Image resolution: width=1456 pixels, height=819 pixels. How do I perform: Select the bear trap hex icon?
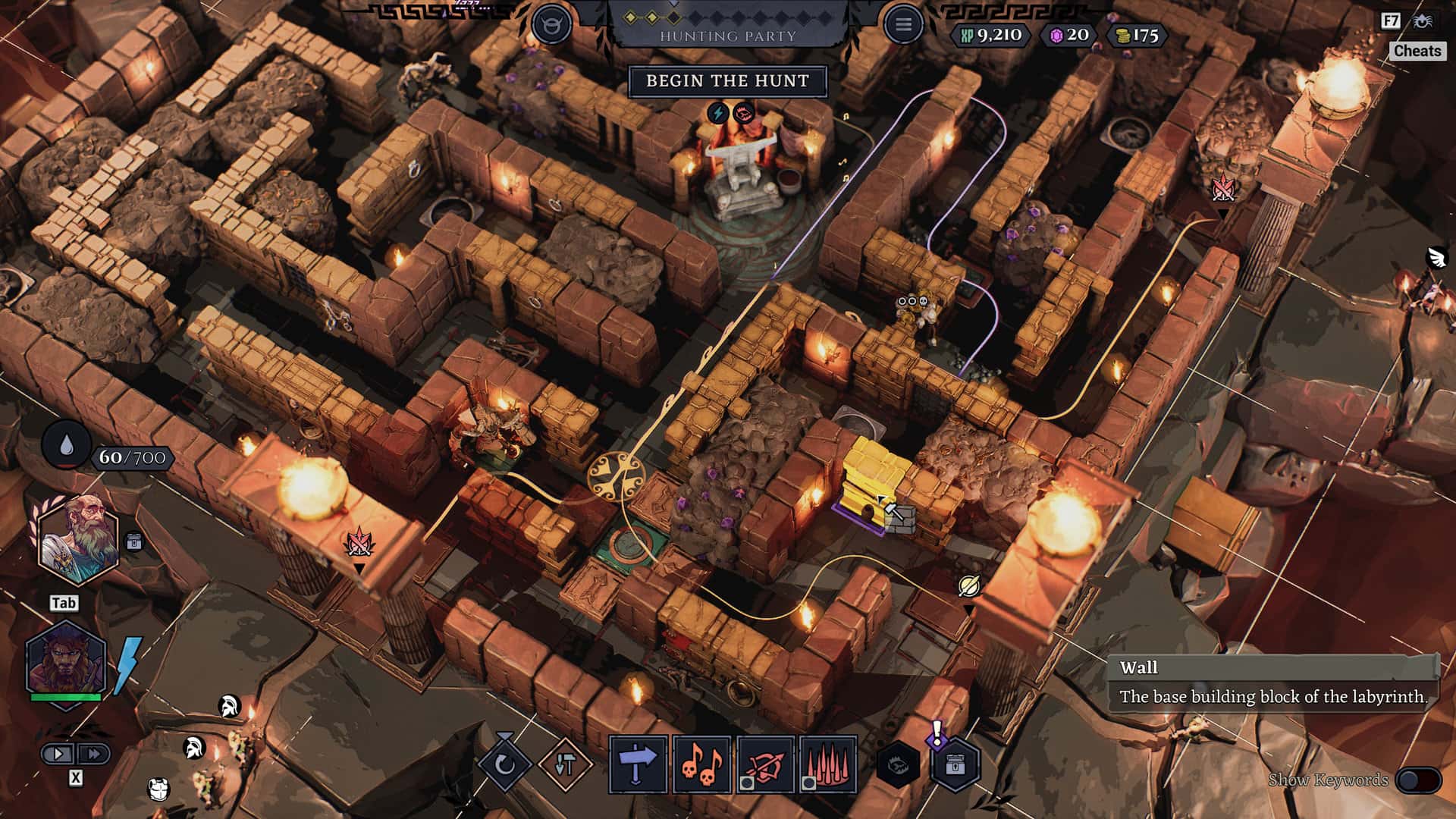[x=899, y=764]
